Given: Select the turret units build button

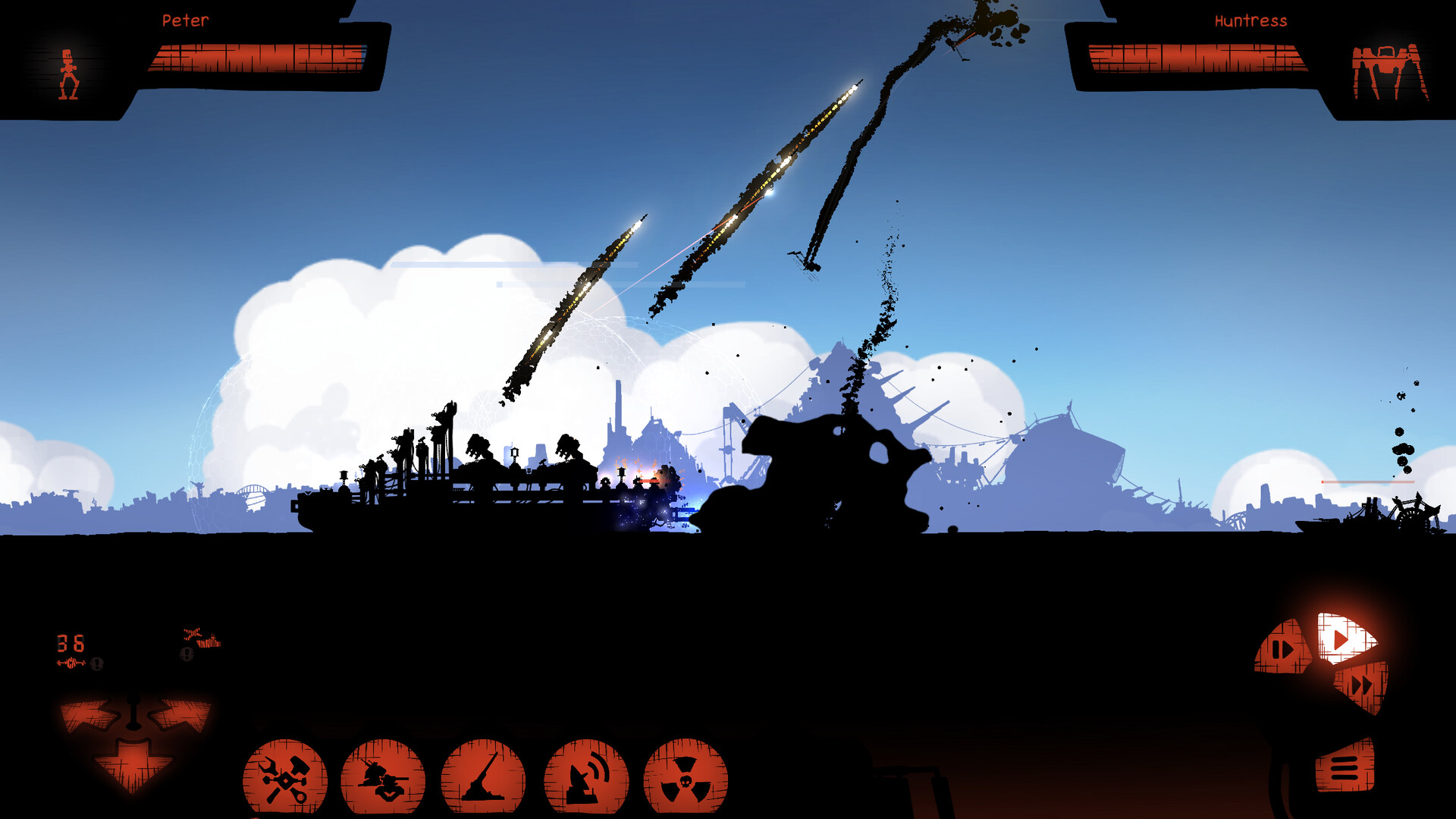Looking at the screenshot, I should coord(383,778).
